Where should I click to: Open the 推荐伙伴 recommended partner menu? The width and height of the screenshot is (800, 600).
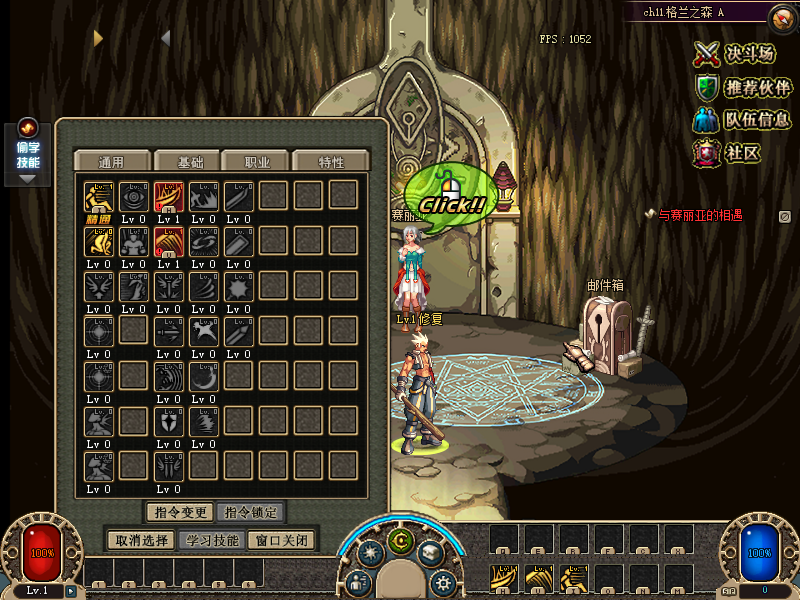tap(743, 87)
